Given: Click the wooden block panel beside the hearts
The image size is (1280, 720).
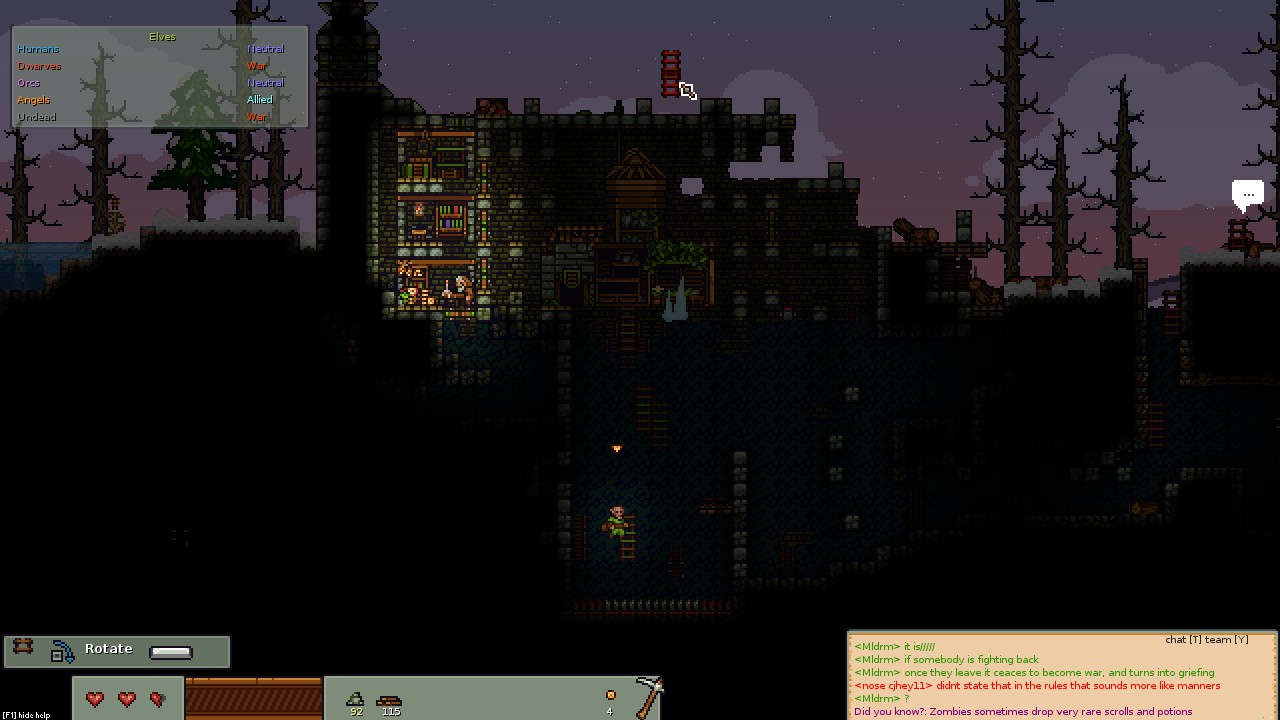Looking at the screenshot, I should click(x=254, y=698).
